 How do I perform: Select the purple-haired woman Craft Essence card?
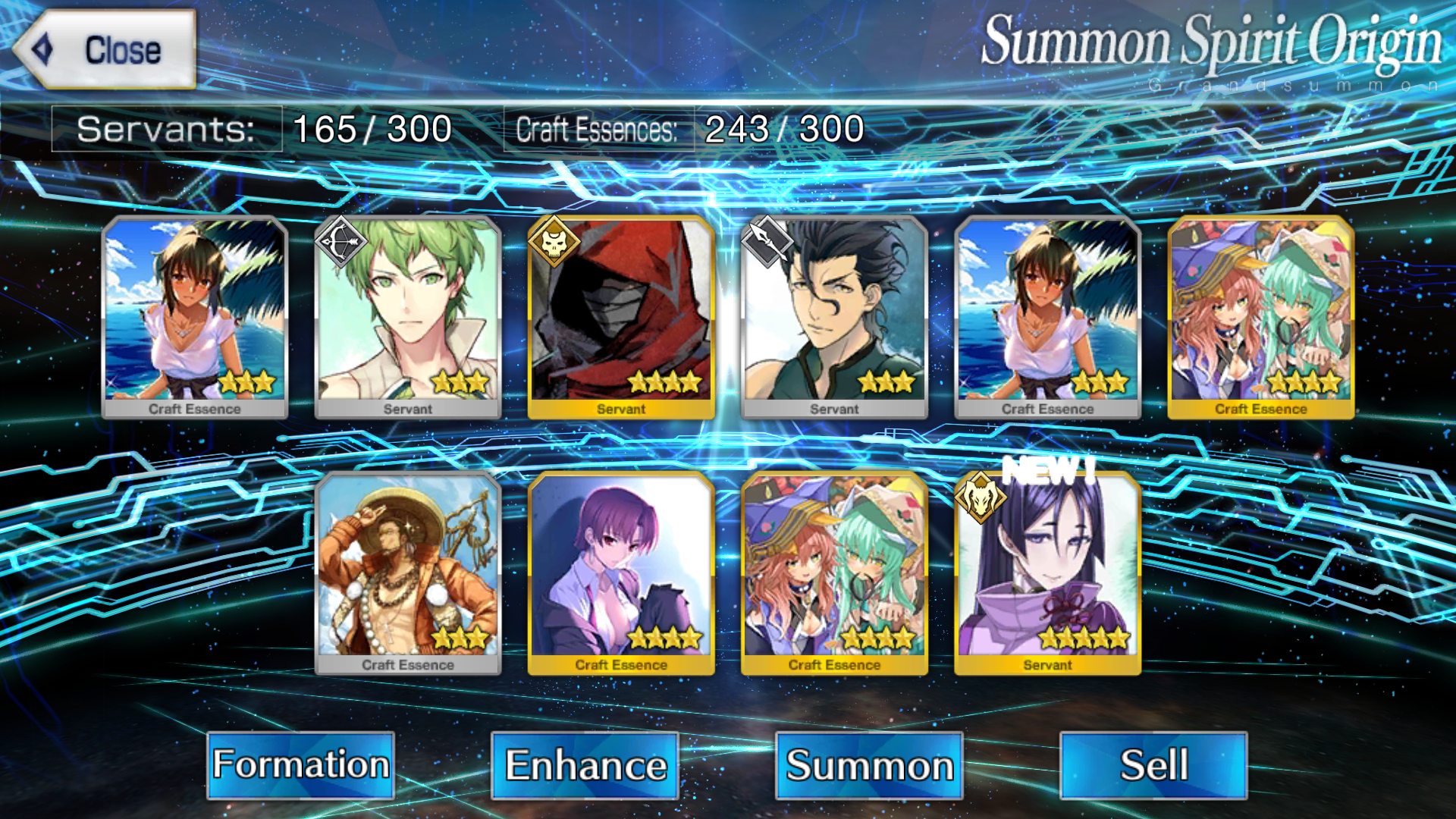click(x=621, y=573)
